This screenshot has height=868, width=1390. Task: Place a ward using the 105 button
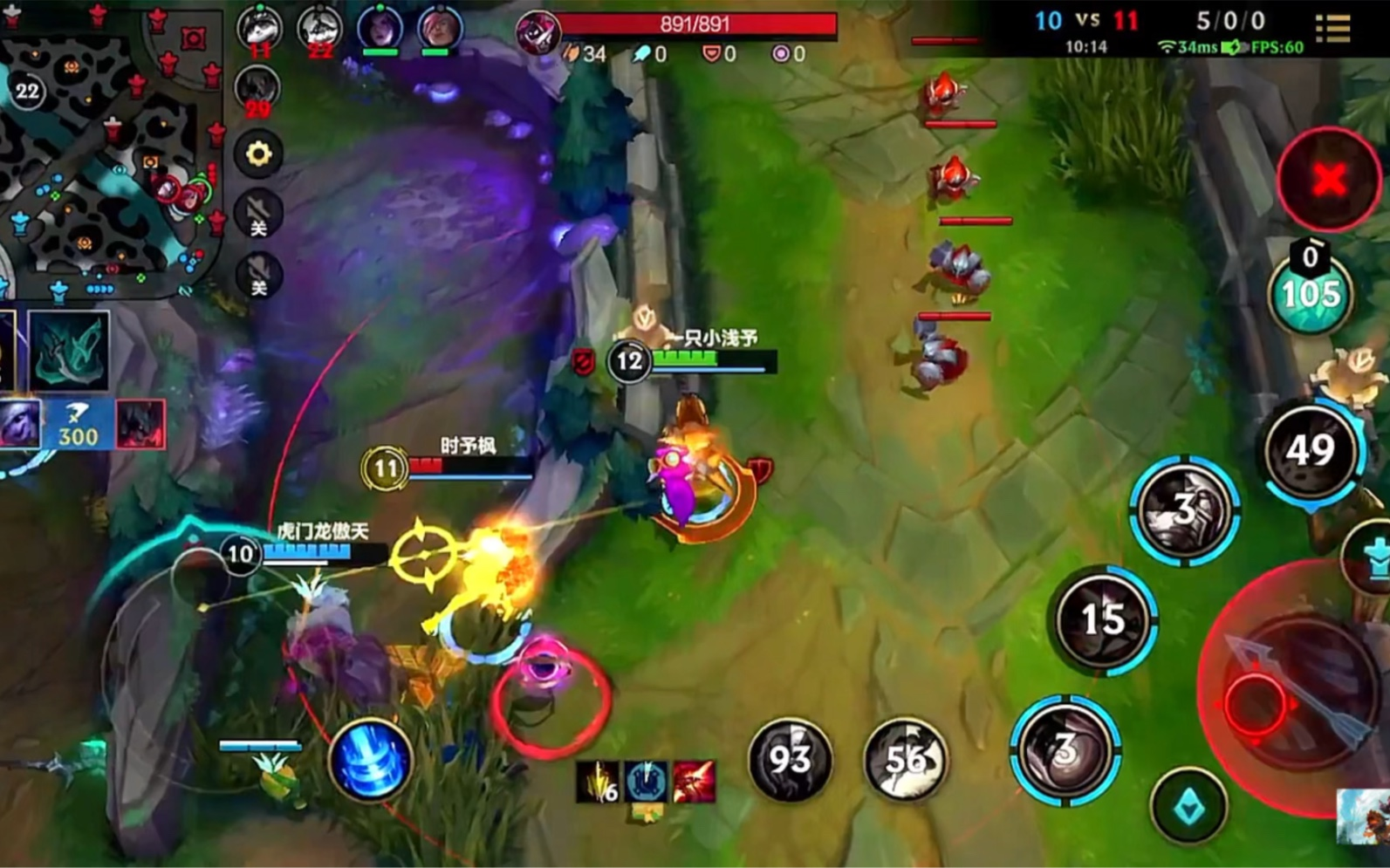1310,295
